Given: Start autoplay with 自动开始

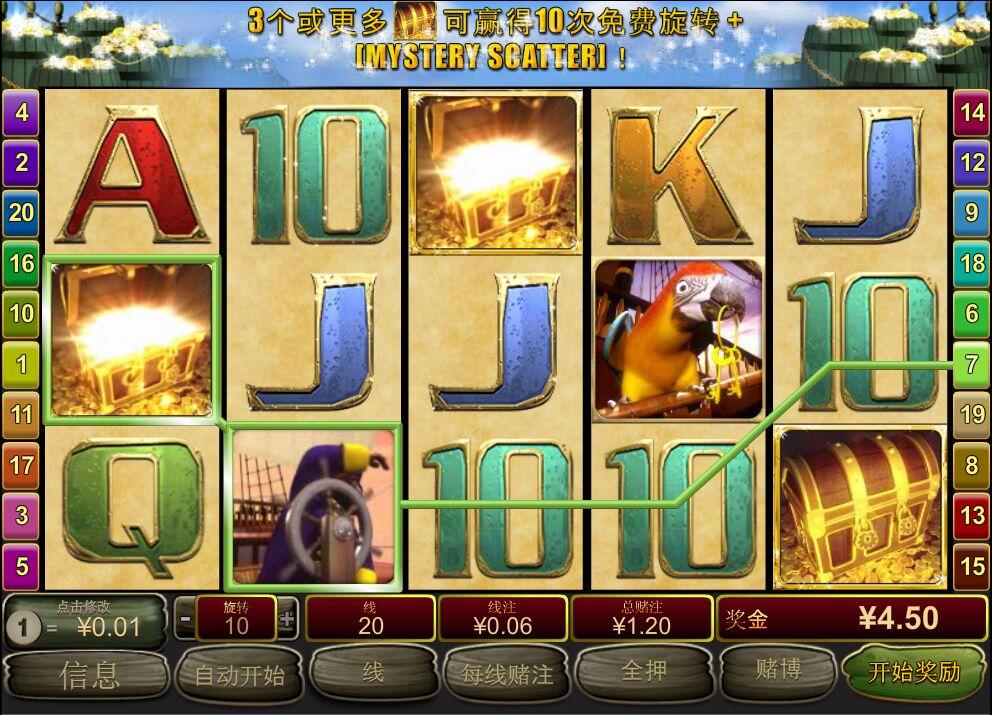Looking at the screenshot, I should [x=239, y=675].
